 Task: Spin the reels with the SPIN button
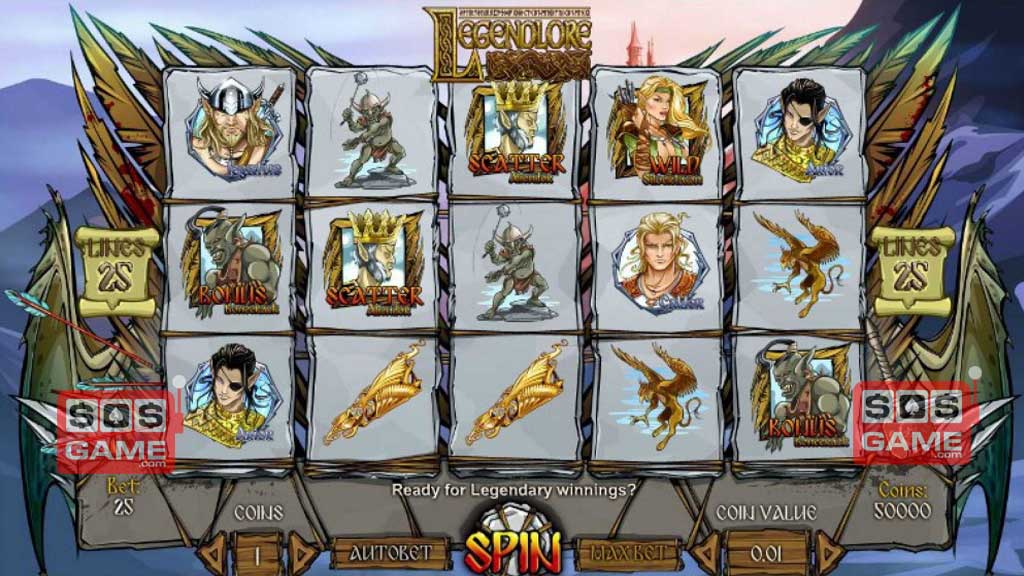pos(511,546)
